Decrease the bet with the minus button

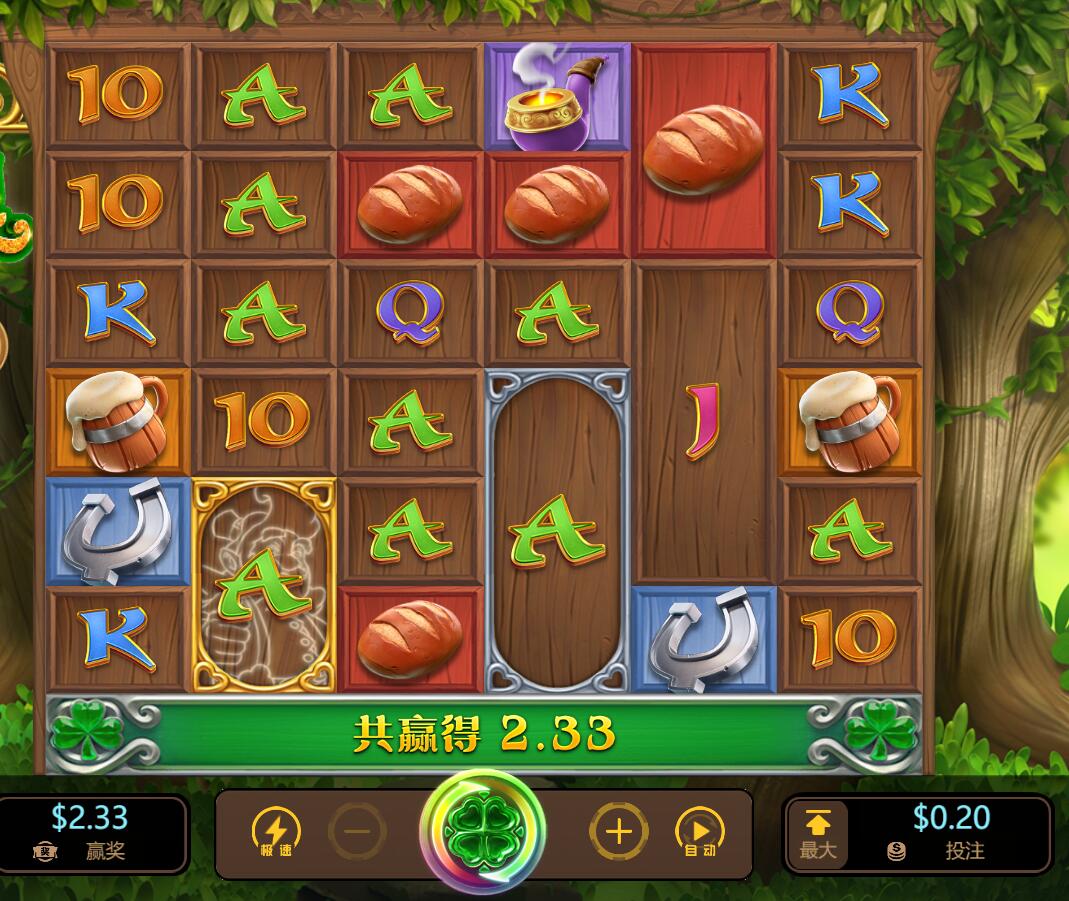pyautogui.click(x=357, y=832)
